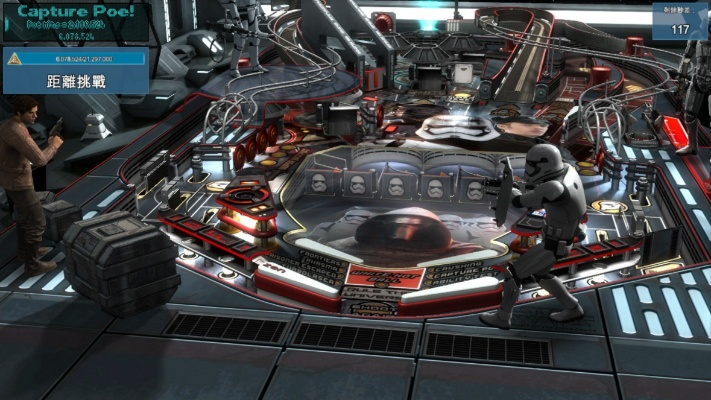Click the triangle challenge icon
The height and width of the screenshot is (400, 711).
click(x=14, y=59)
